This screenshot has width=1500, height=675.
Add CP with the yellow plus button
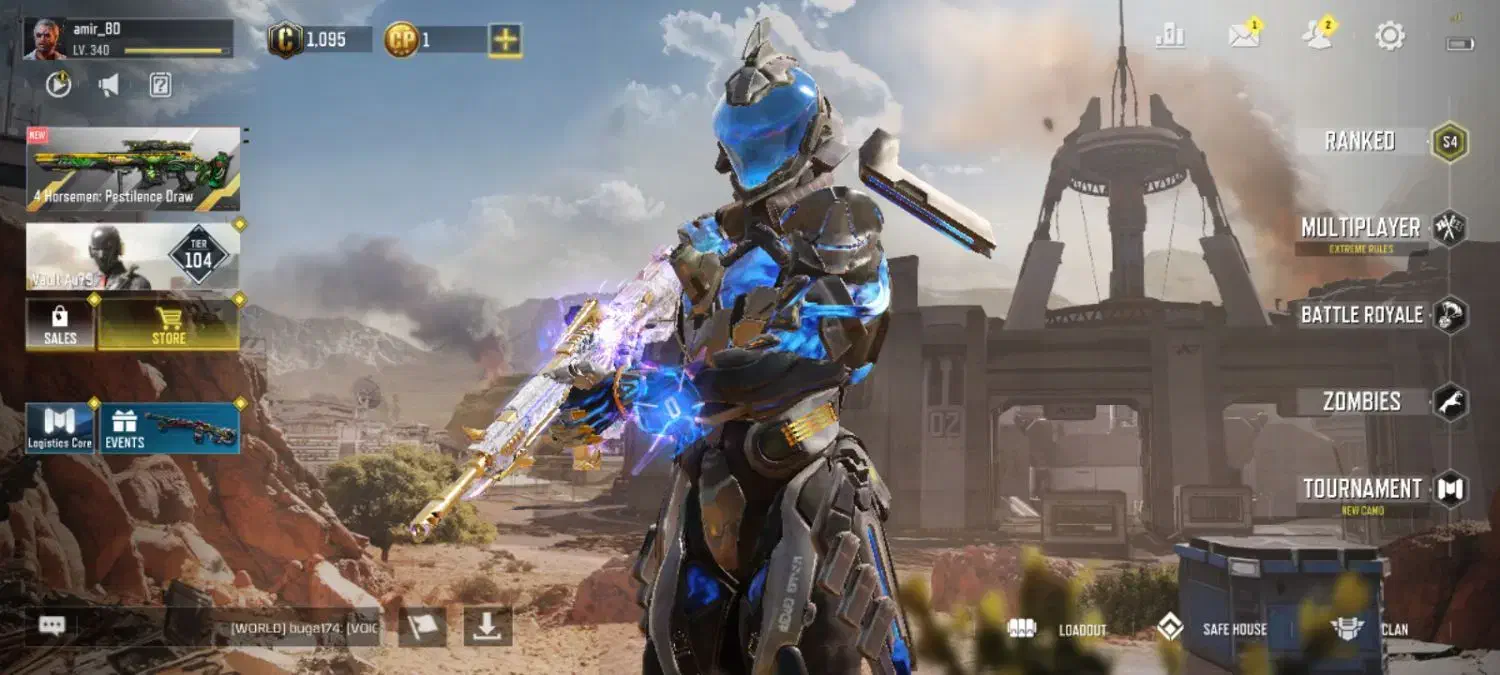pyautogui.click(x=505, y=40)
